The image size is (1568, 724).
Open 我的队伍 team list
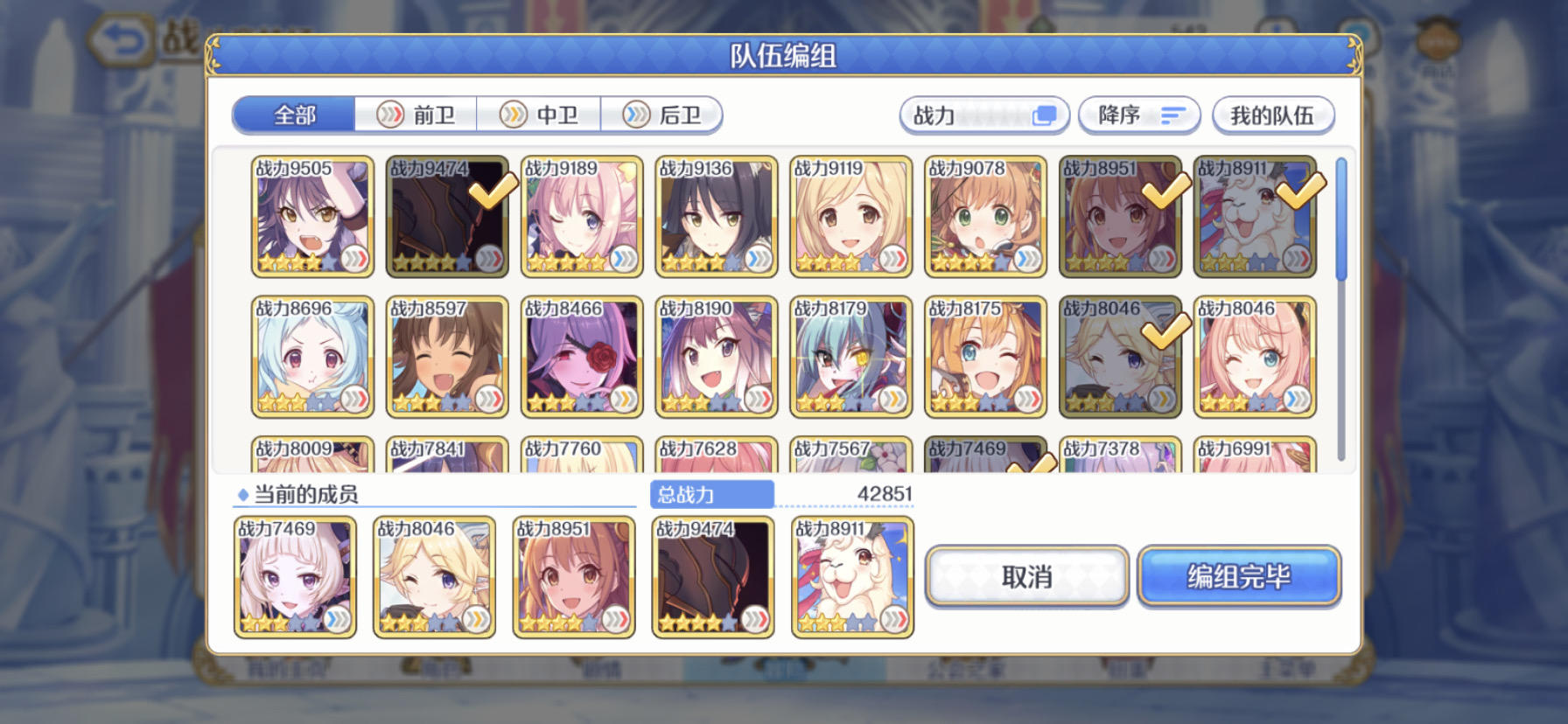1273,115
